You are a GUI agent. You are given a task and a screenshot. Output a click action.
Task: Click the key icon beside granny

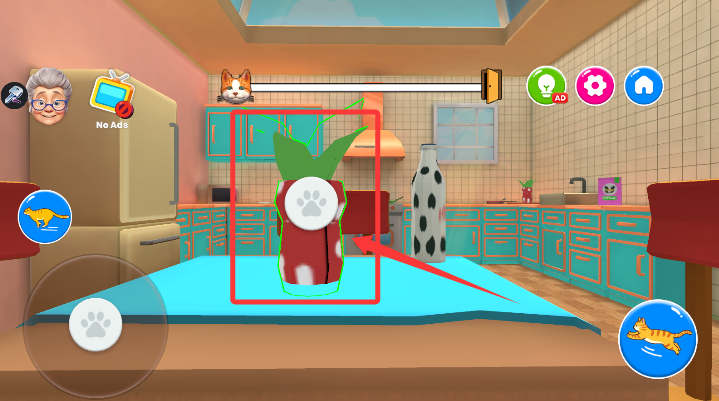[x=13, y=95]
